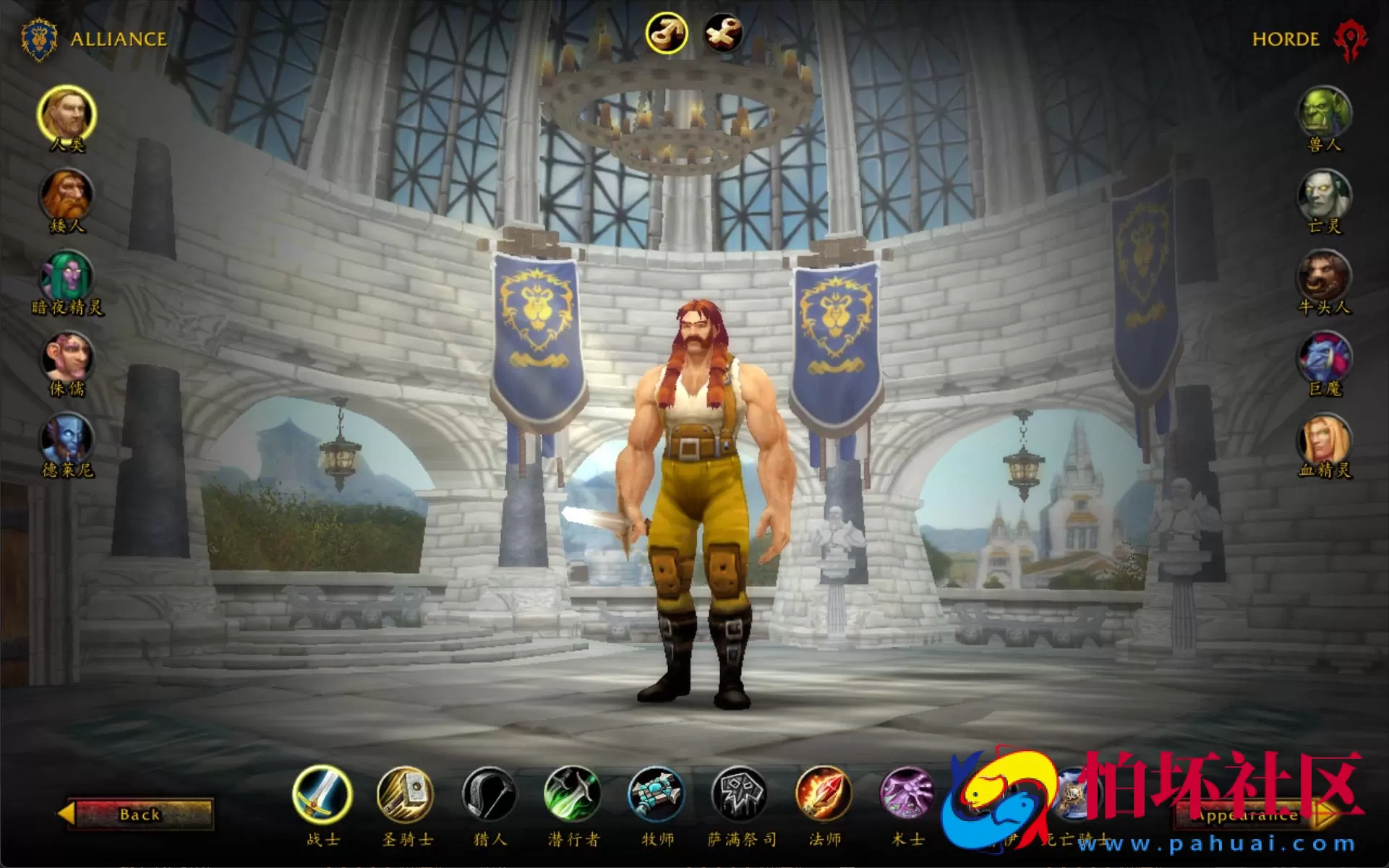
Task: Click the ALLIANCE faction header
Action: click(x=117, y=40)
